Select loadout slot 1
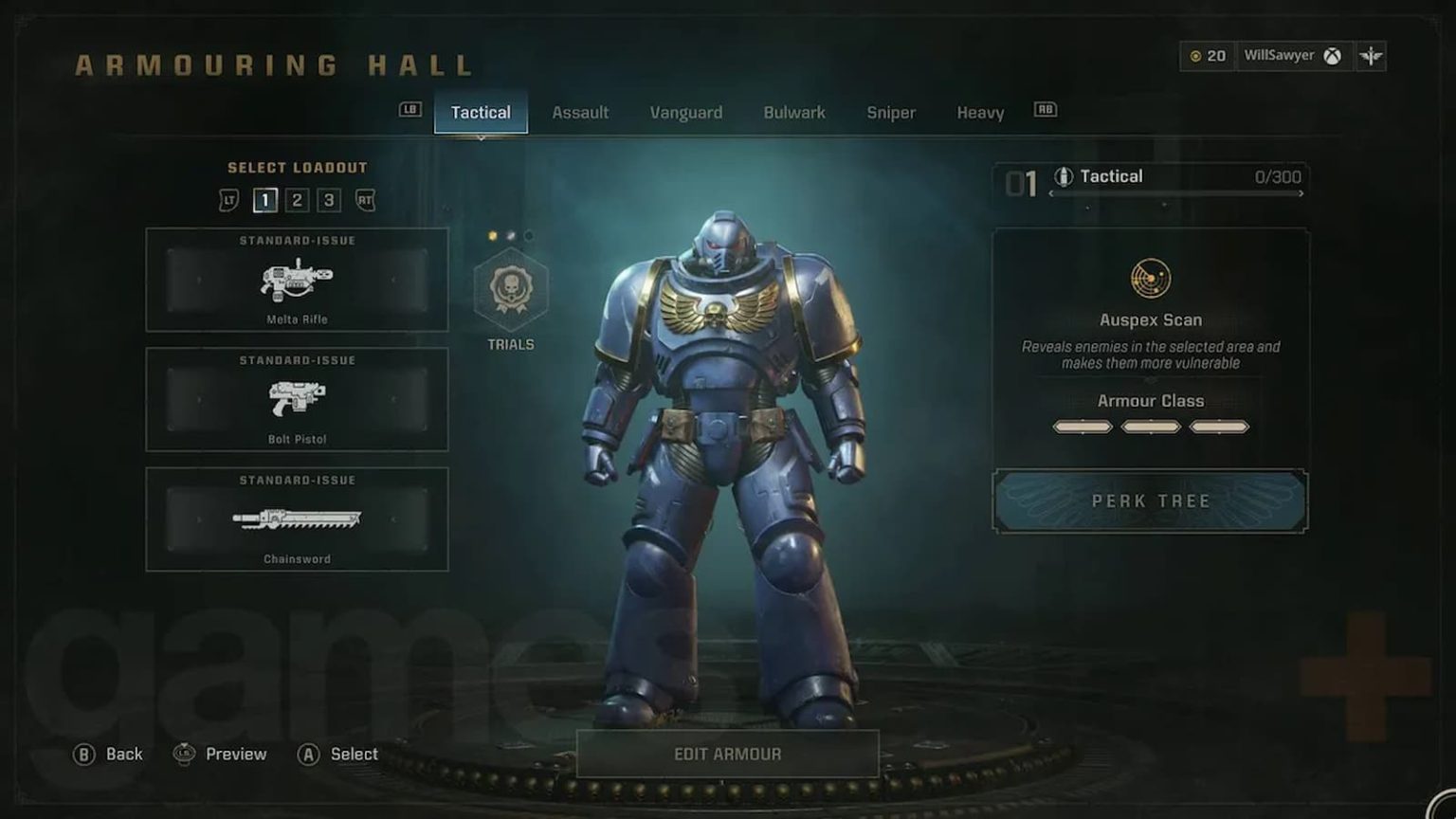Screen dimensions: 1456x819 click(265, 200)
